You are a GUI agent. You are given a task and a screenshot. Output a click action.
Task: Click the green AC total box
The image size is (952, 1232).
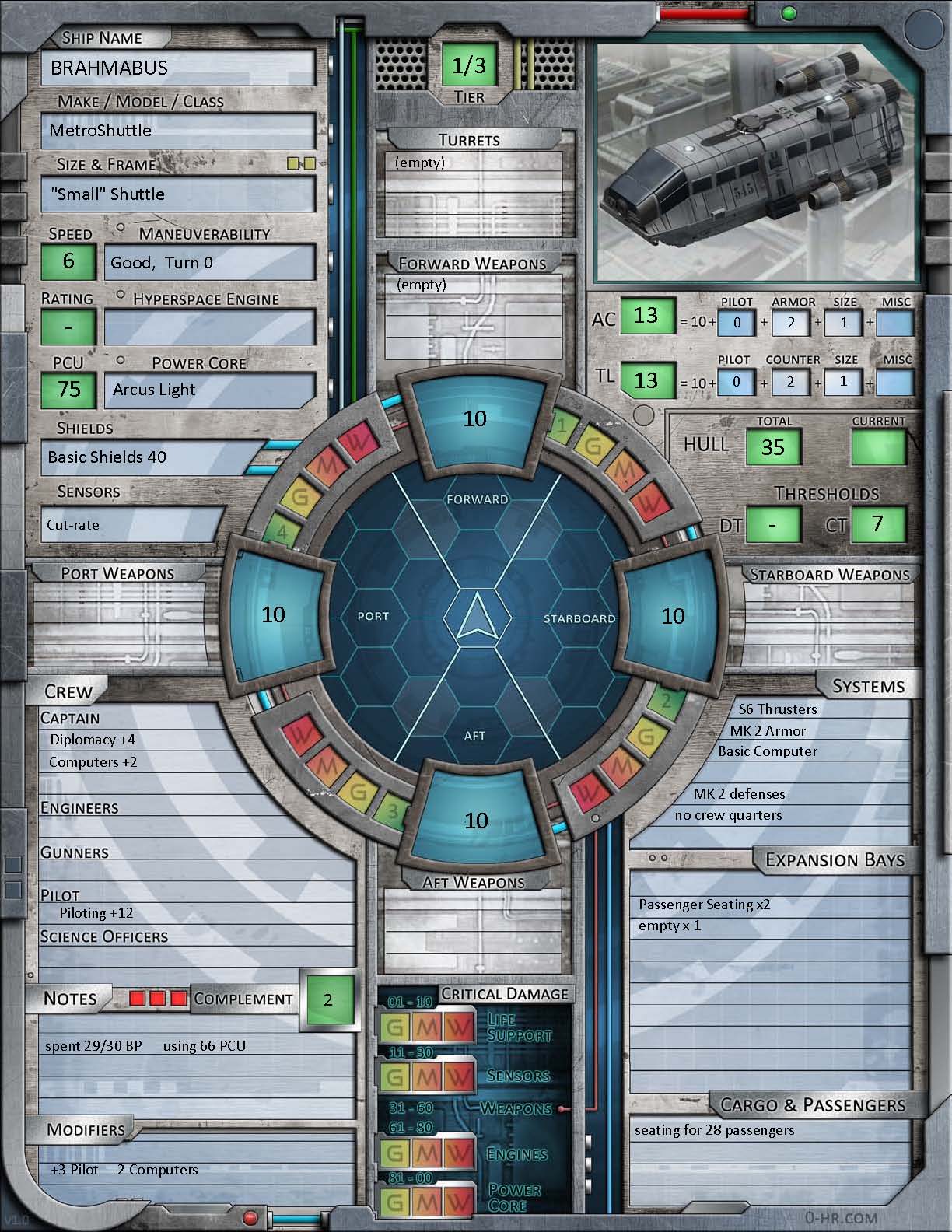[646, 316]
